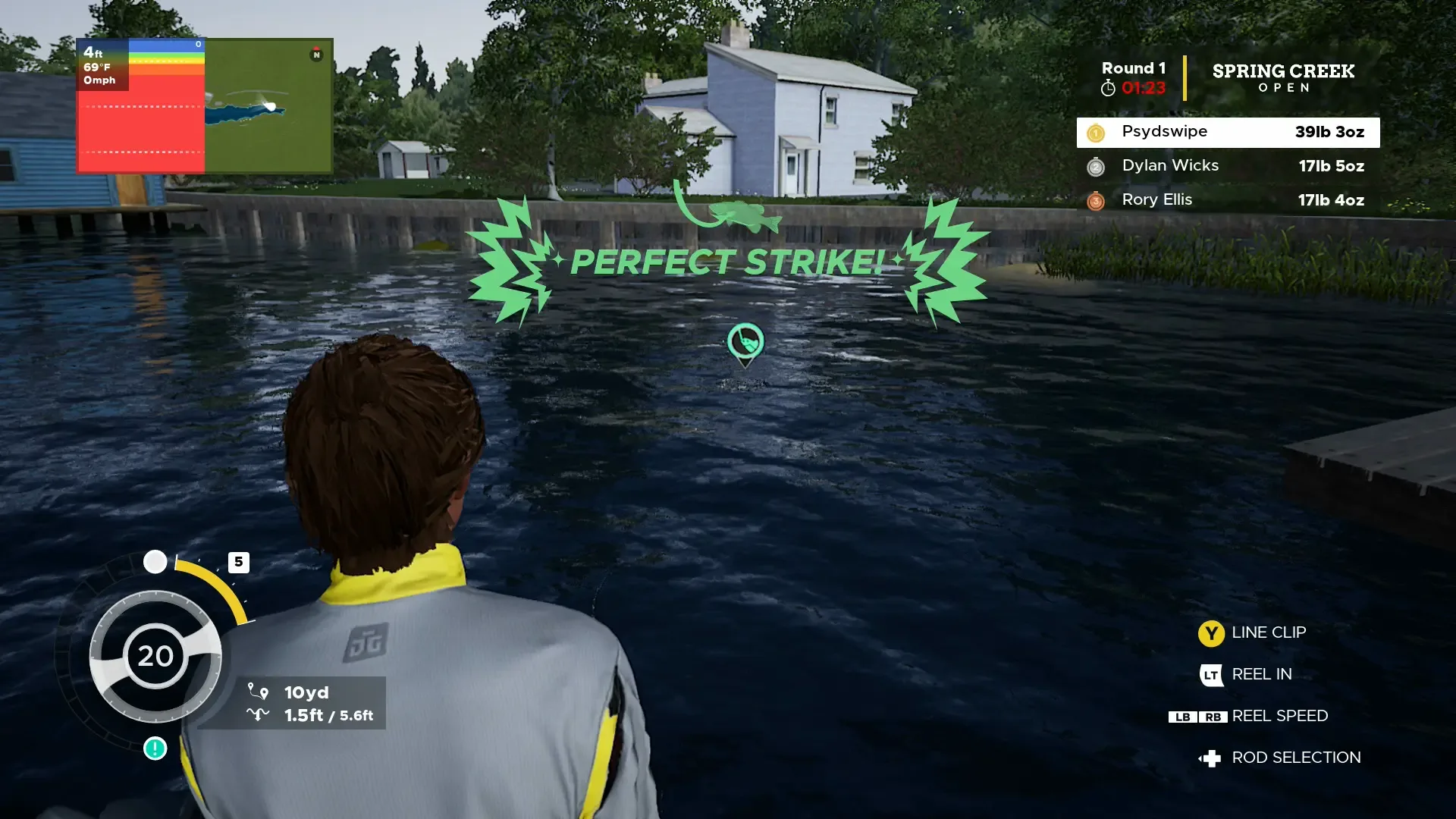Click the cast target marker on the water

pos(745,343)
